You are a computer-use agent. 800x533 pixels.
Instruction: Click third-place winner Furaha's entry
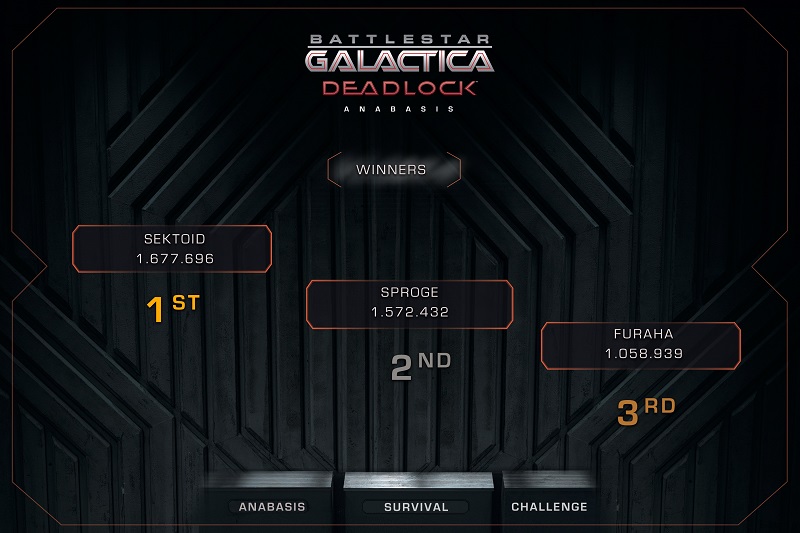641,344
